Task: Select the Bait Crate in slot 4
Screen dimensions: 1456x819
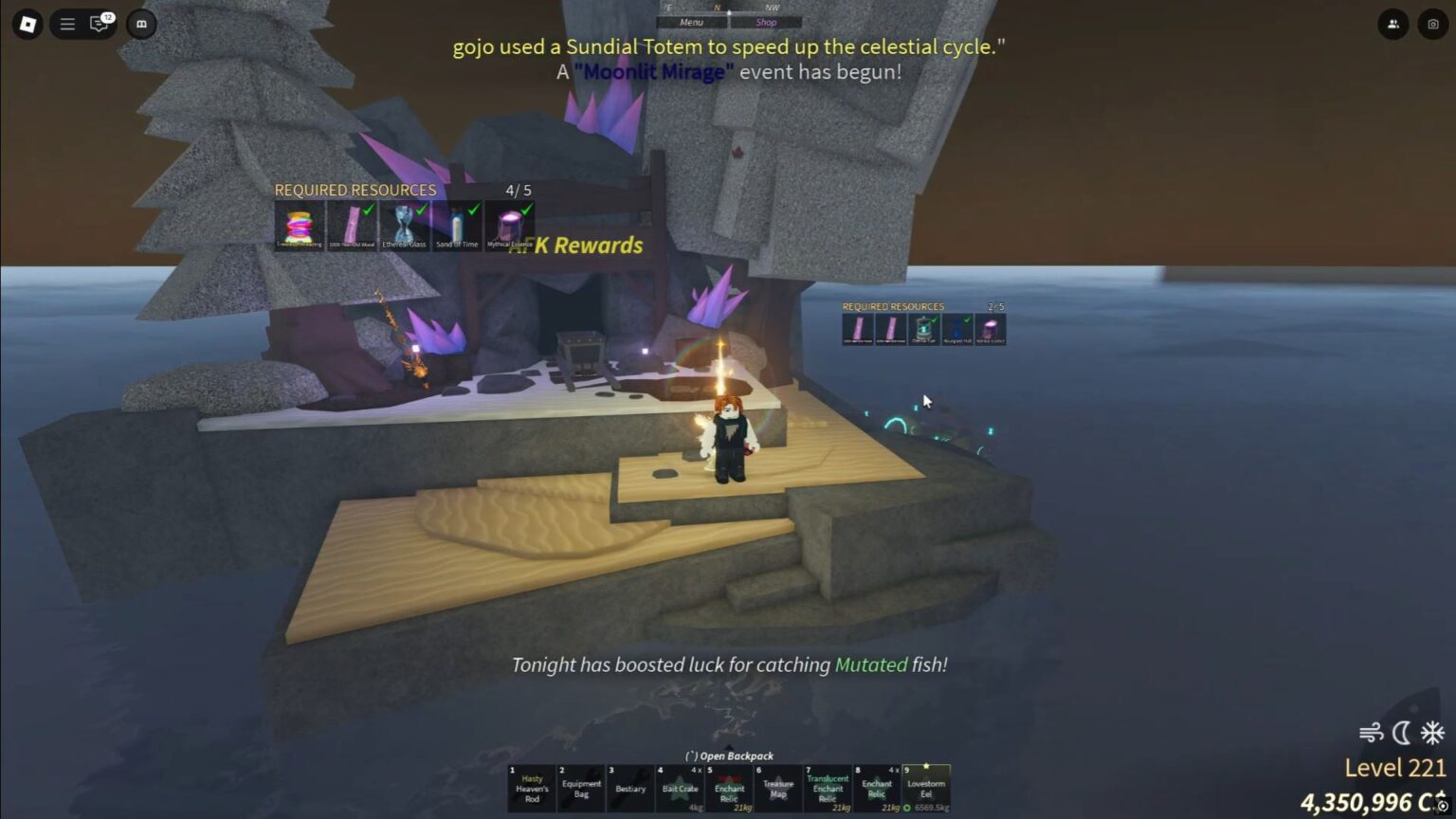Action: pyautogui.click(x=681, y=788)
